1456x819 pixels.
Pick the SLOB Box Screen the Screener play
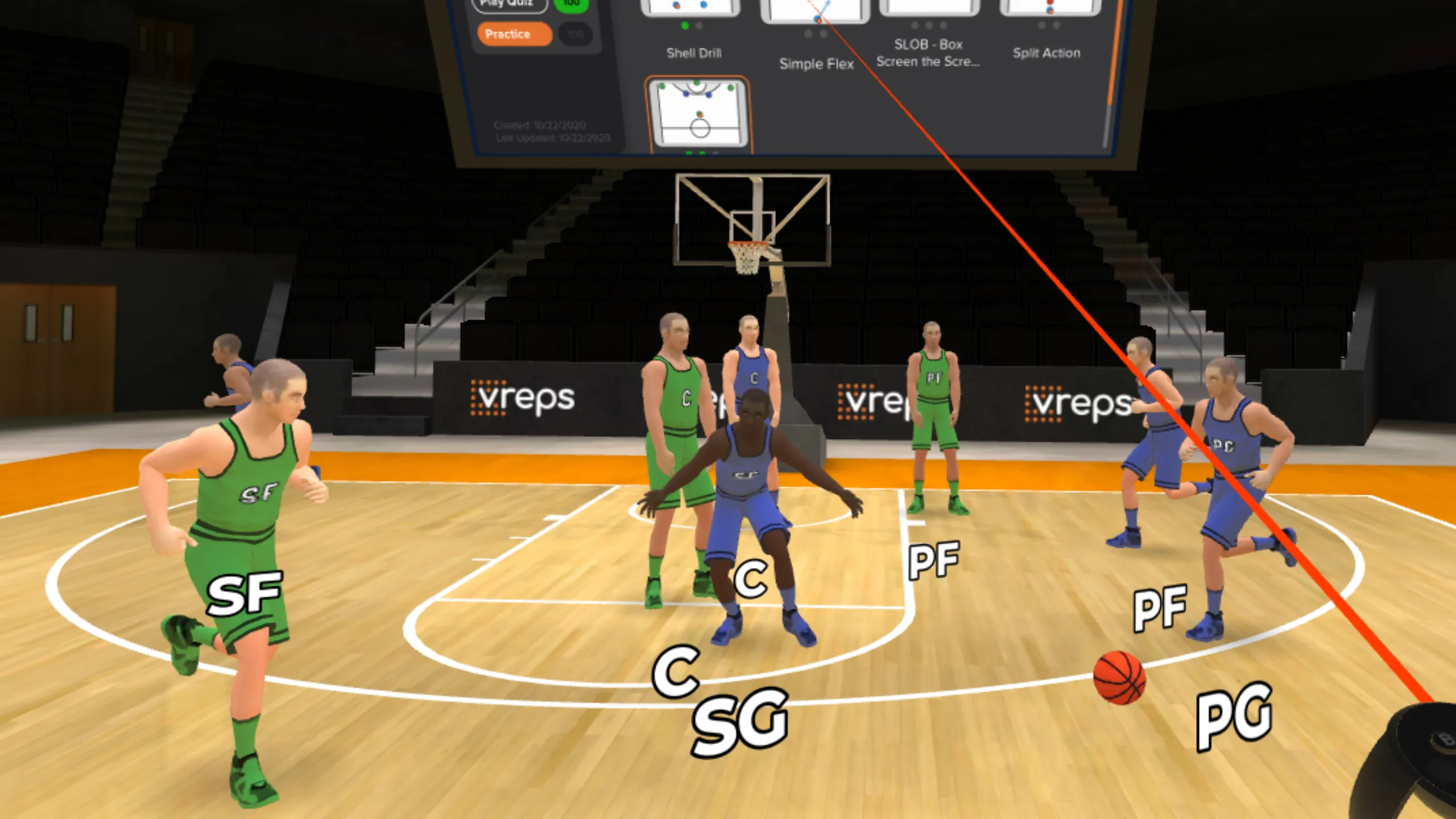click(x=928, y=9)
